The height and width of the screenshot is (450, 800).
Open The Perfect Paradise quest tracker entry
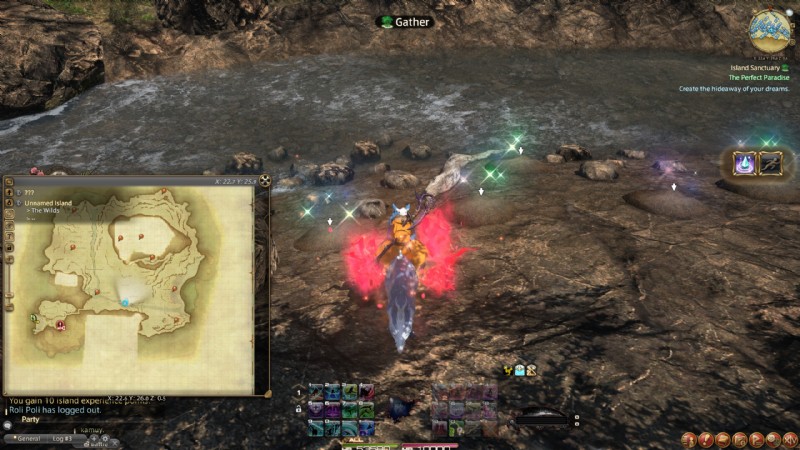click(758, 77)
